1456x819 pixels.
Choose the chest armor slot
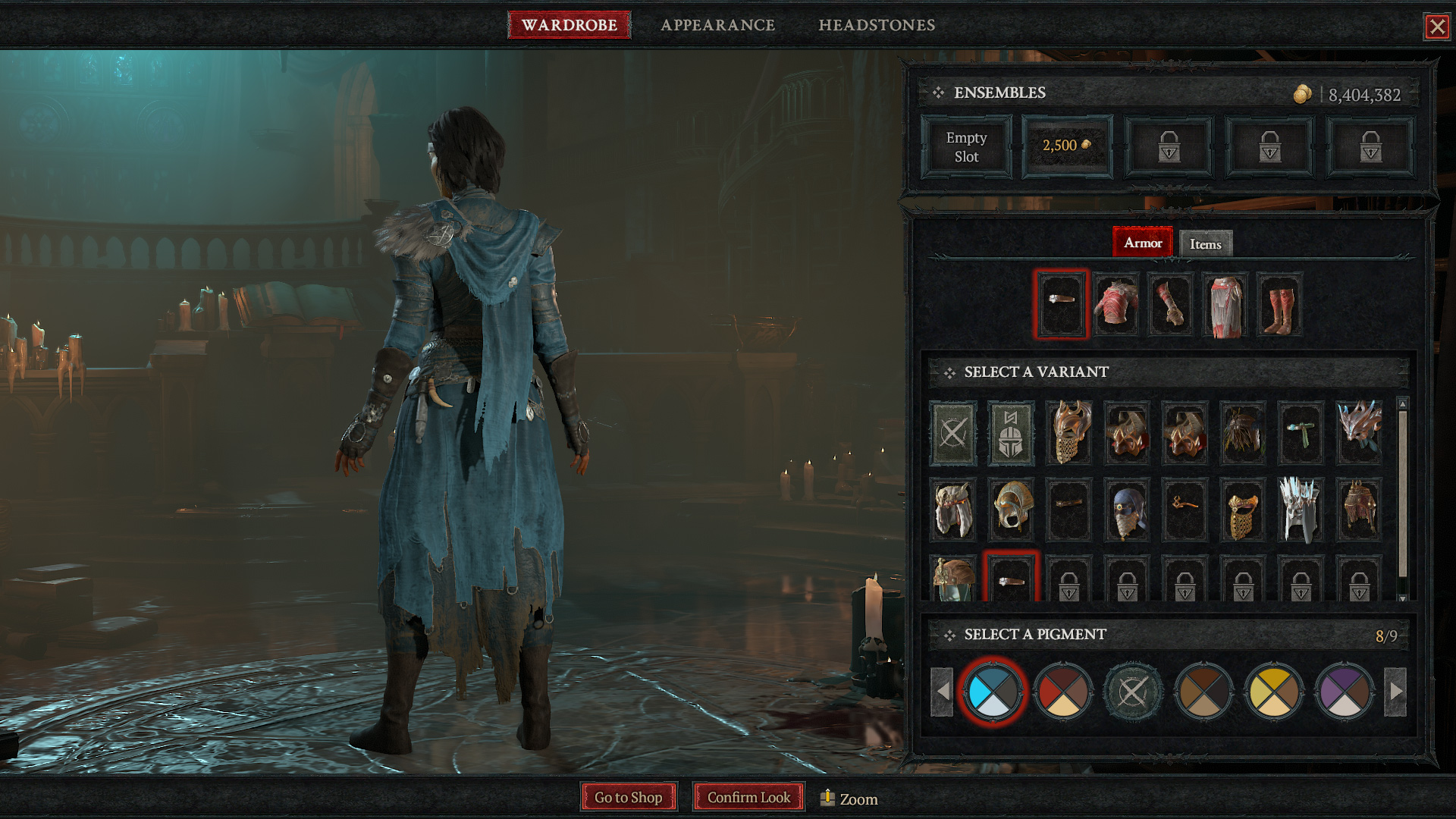(x=1116, y=304)
